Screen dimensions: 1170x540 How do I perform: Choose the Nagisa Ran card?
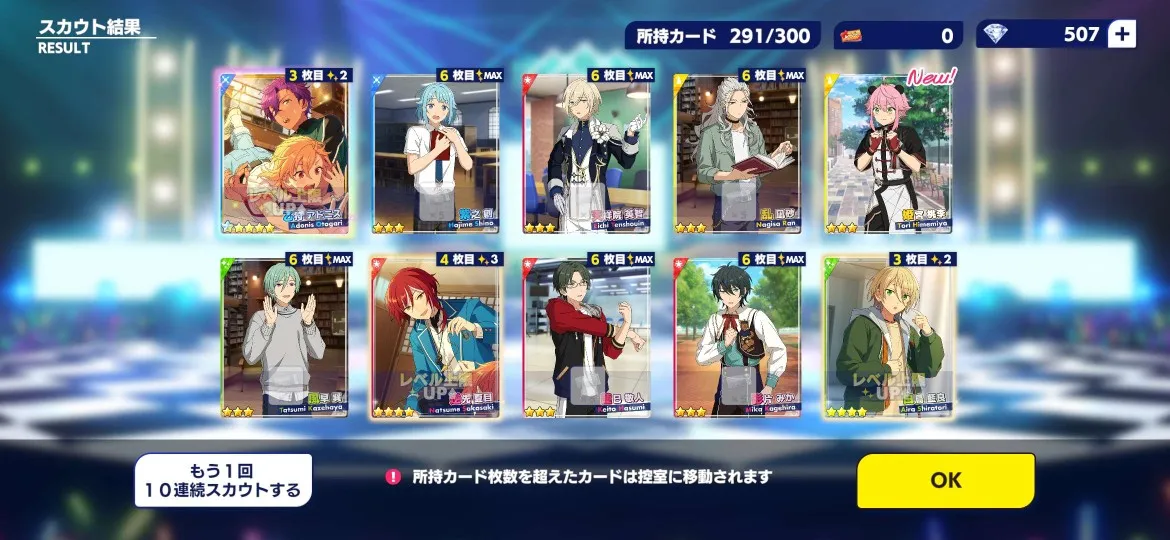(x=738, y=152)
